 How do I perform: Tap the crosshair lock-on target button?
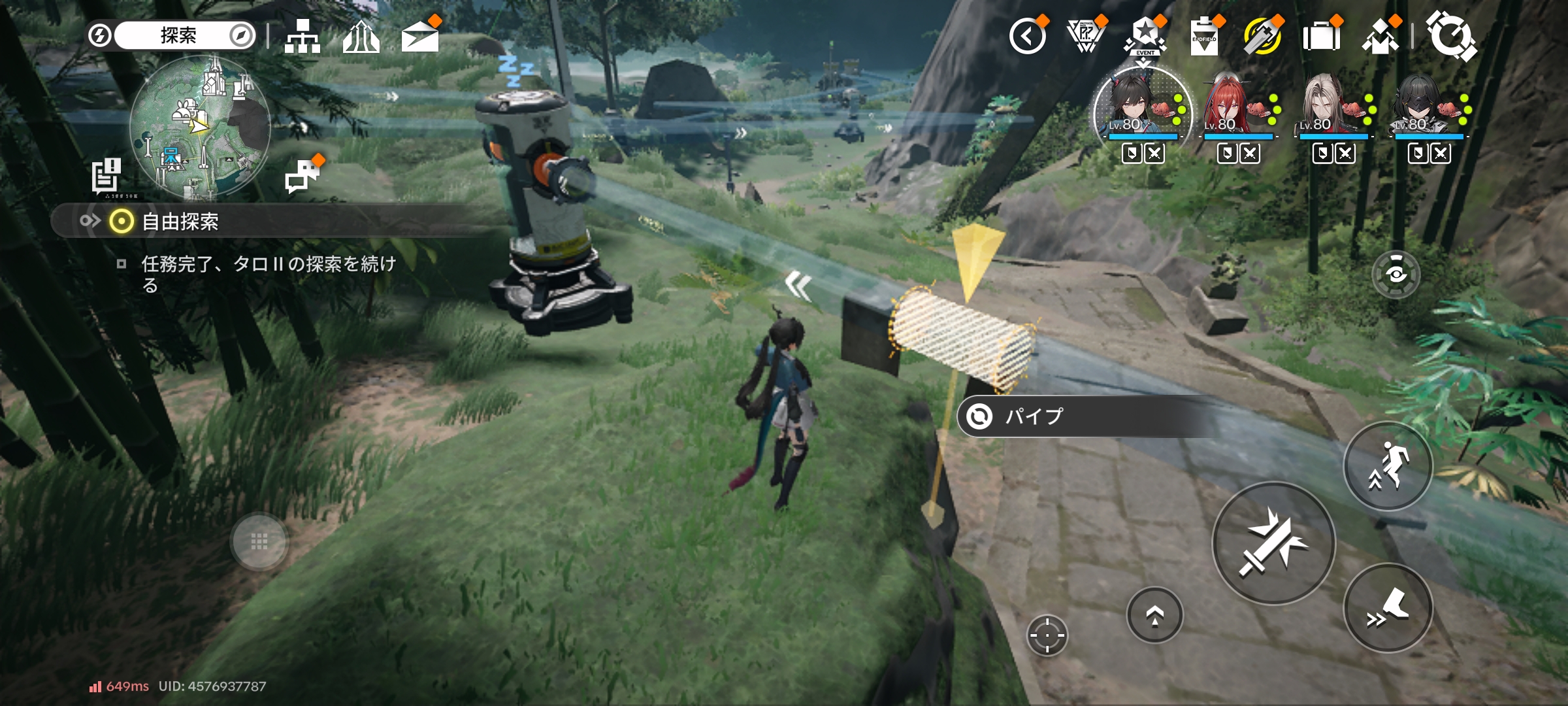click(1047, 635)
